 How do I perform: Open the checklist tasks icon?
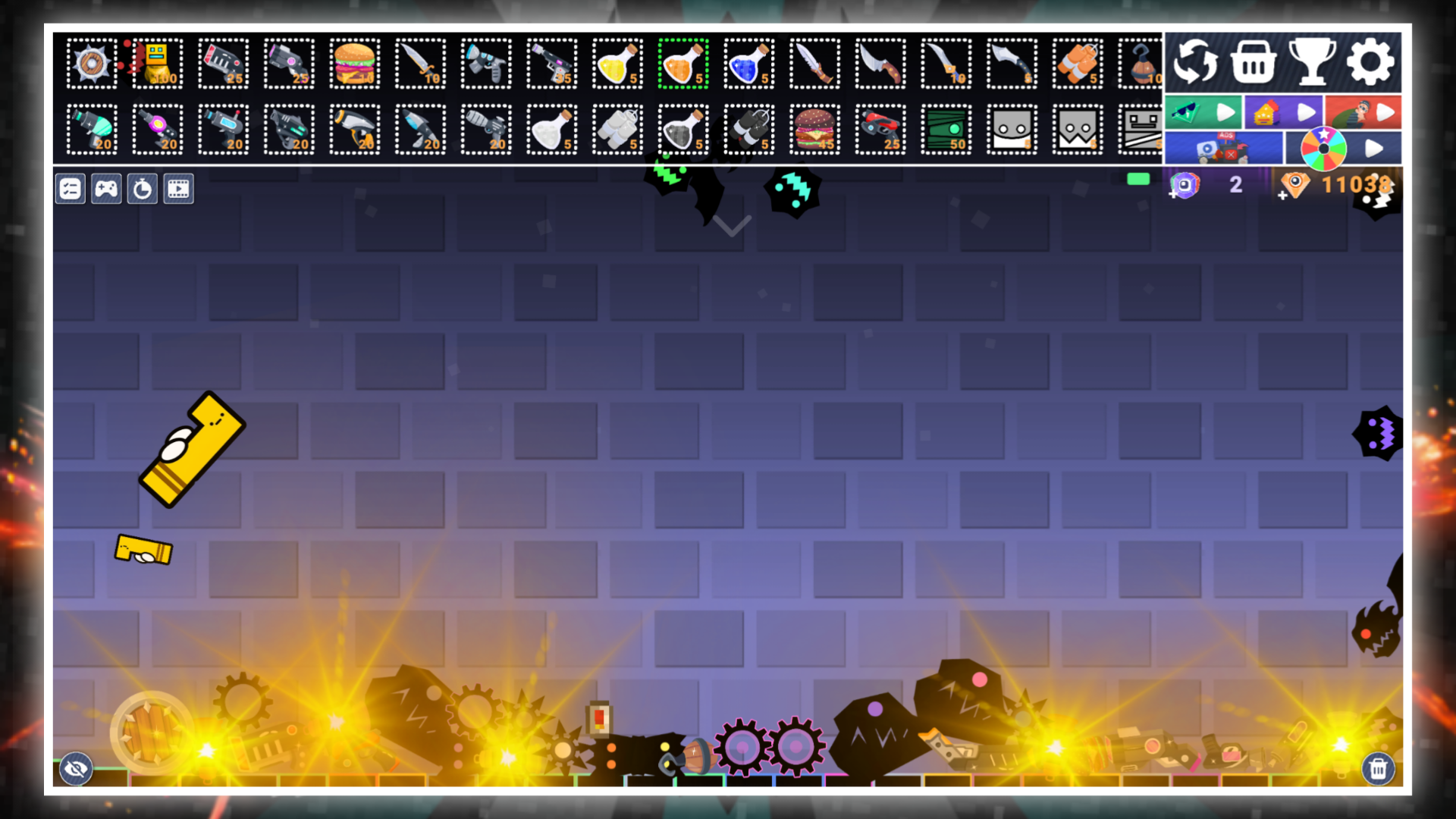coord(71,189)
